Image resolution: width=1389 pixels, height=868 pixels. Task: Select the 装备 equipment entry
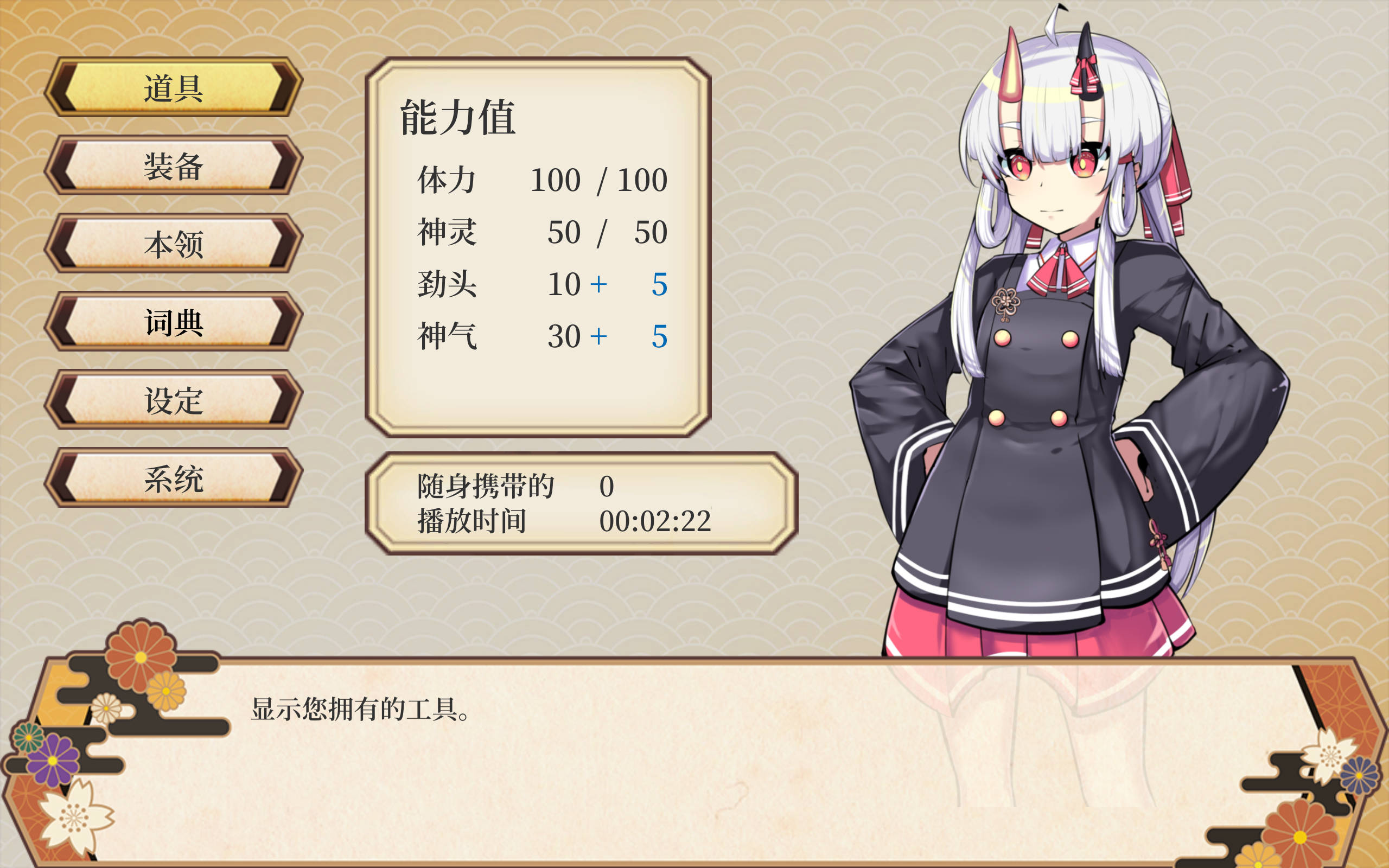(x=173, y=165)
